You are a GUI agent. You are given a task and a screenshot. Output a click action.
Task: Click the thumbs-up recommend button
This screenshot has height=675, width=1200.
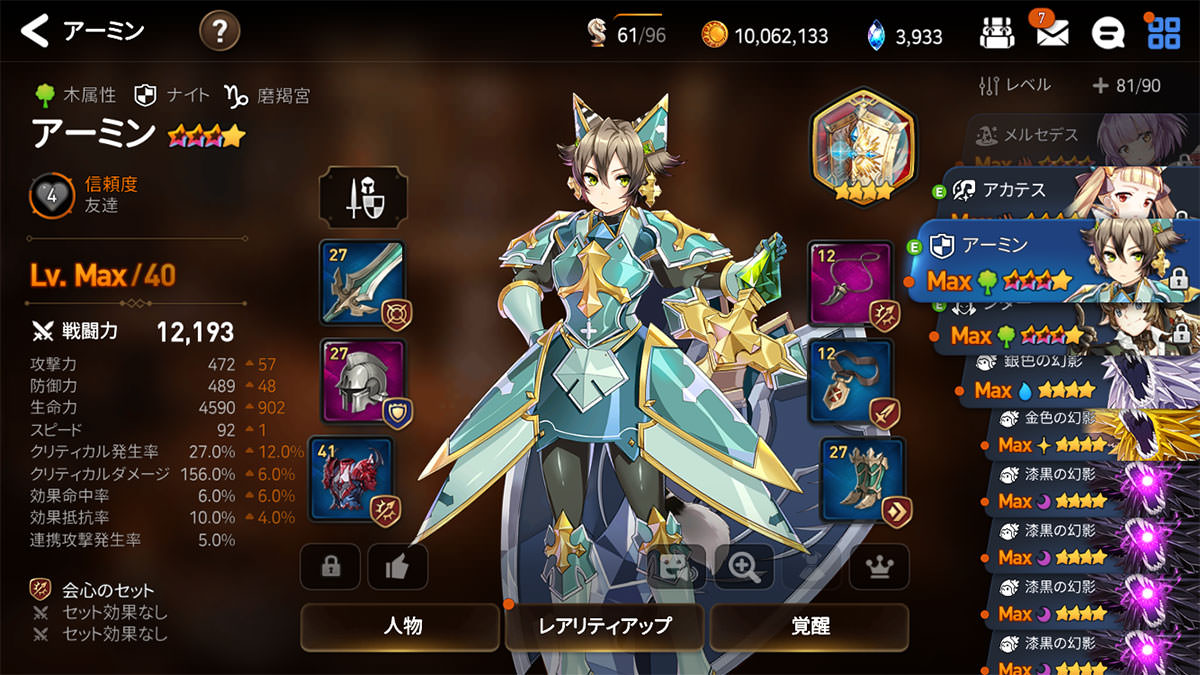coord(397,567)
